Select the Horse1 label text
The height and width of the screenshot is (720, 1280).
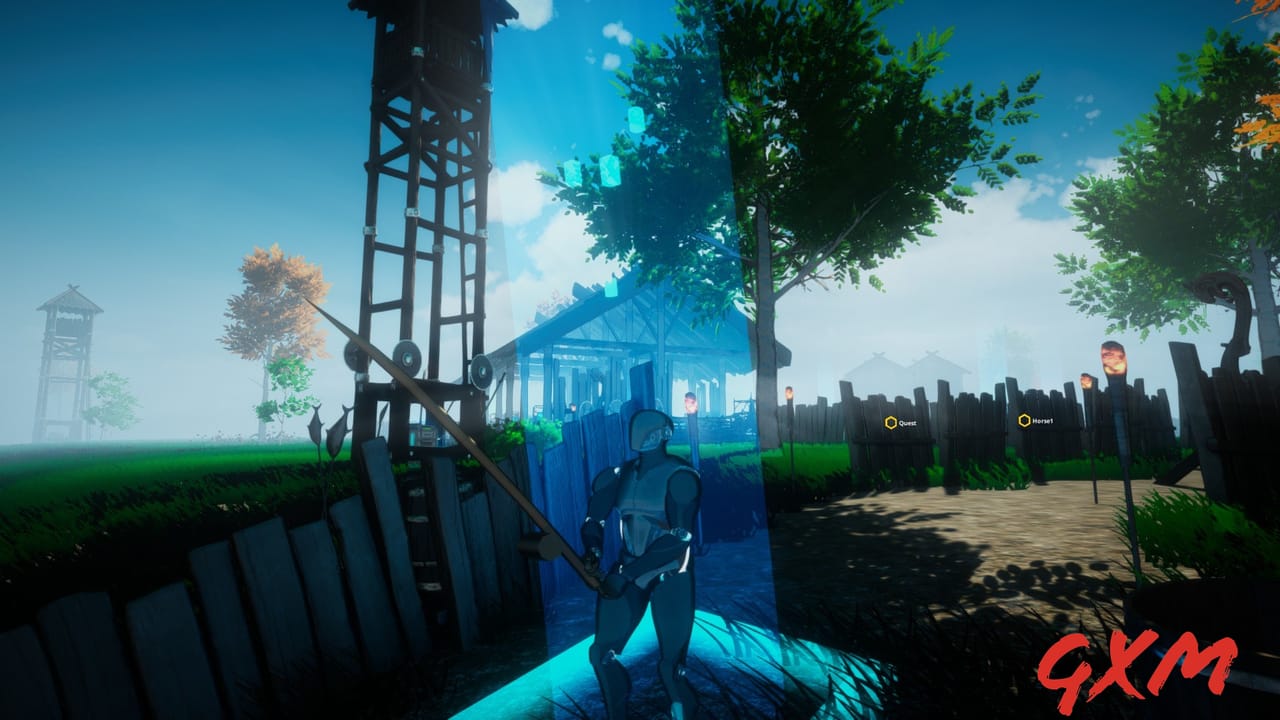click(1041, 421)
